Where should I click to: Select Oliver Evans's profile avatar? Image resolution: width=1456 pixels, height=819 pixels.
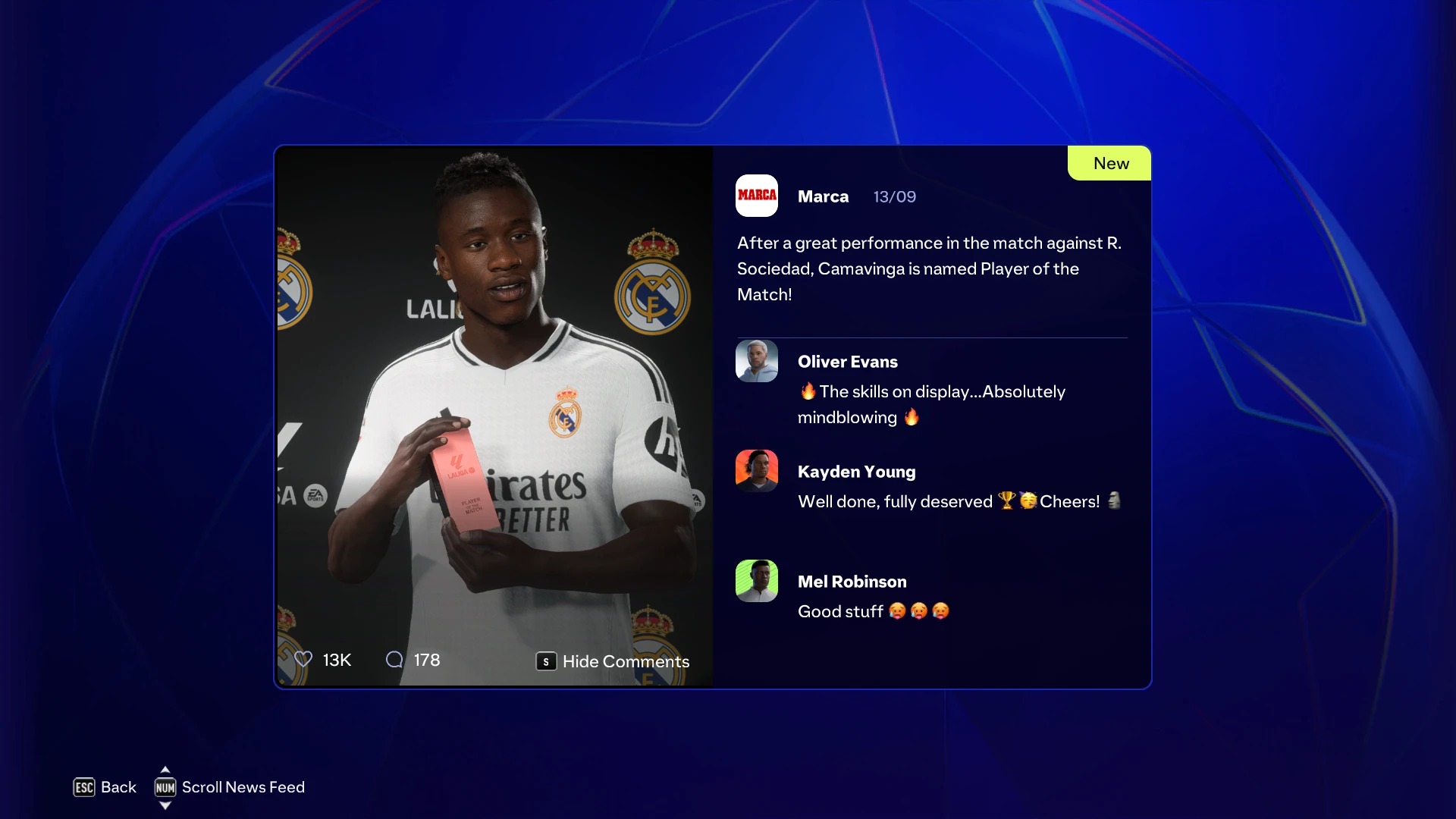coord(757,361)
